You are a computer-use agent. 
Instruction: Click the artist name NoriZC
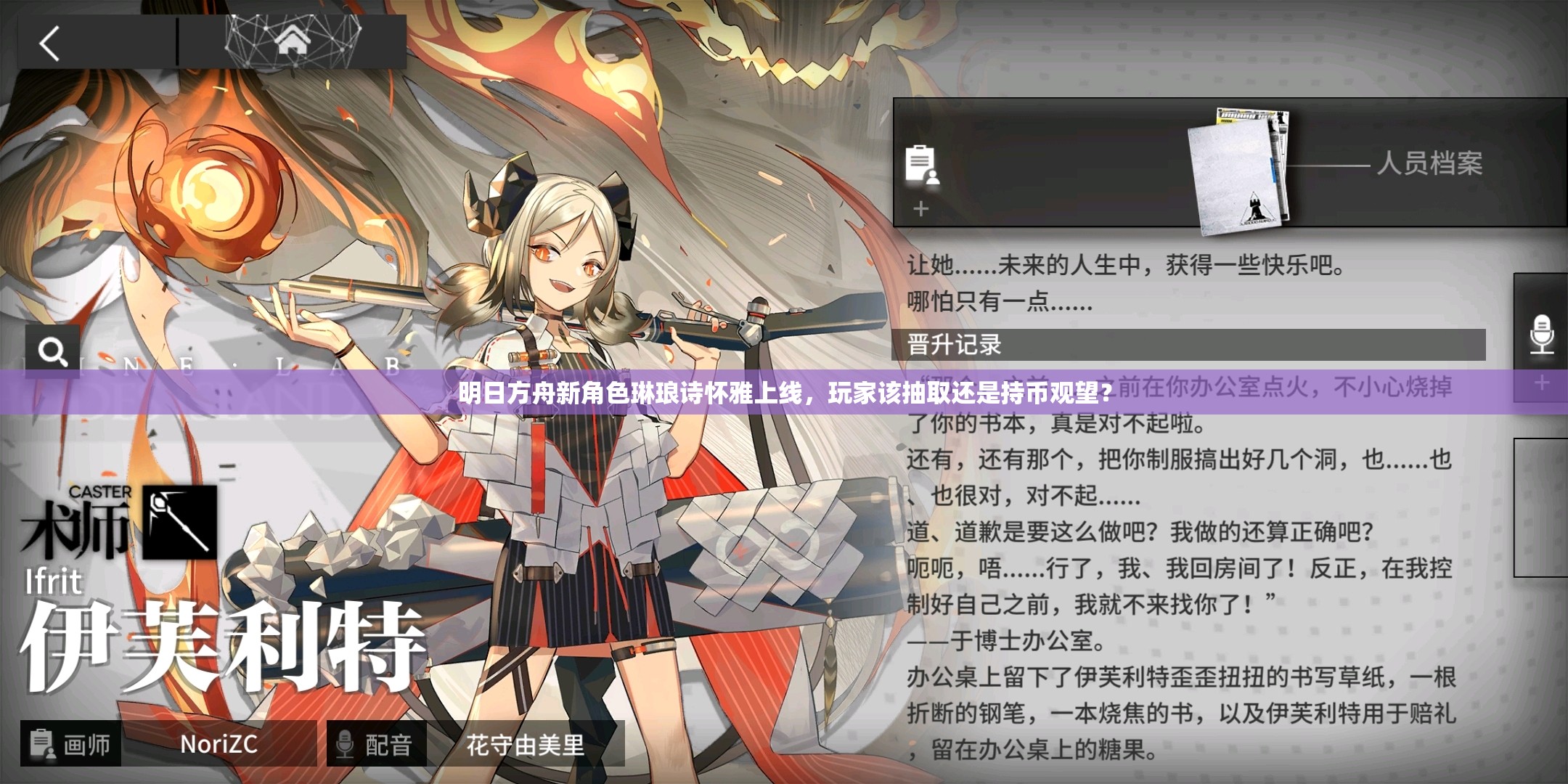pyautogui.click(x=218, y=743)
